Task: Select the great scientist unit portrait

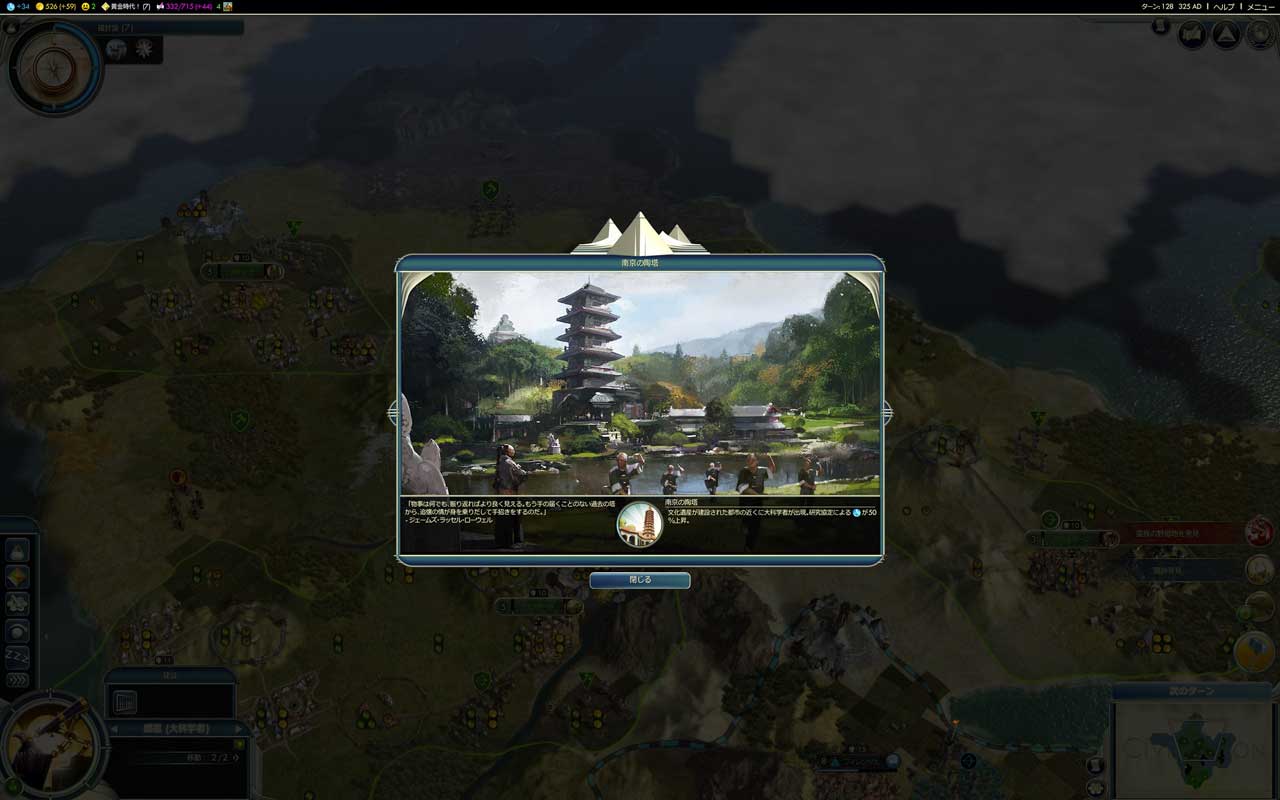Action: point(48,745)
